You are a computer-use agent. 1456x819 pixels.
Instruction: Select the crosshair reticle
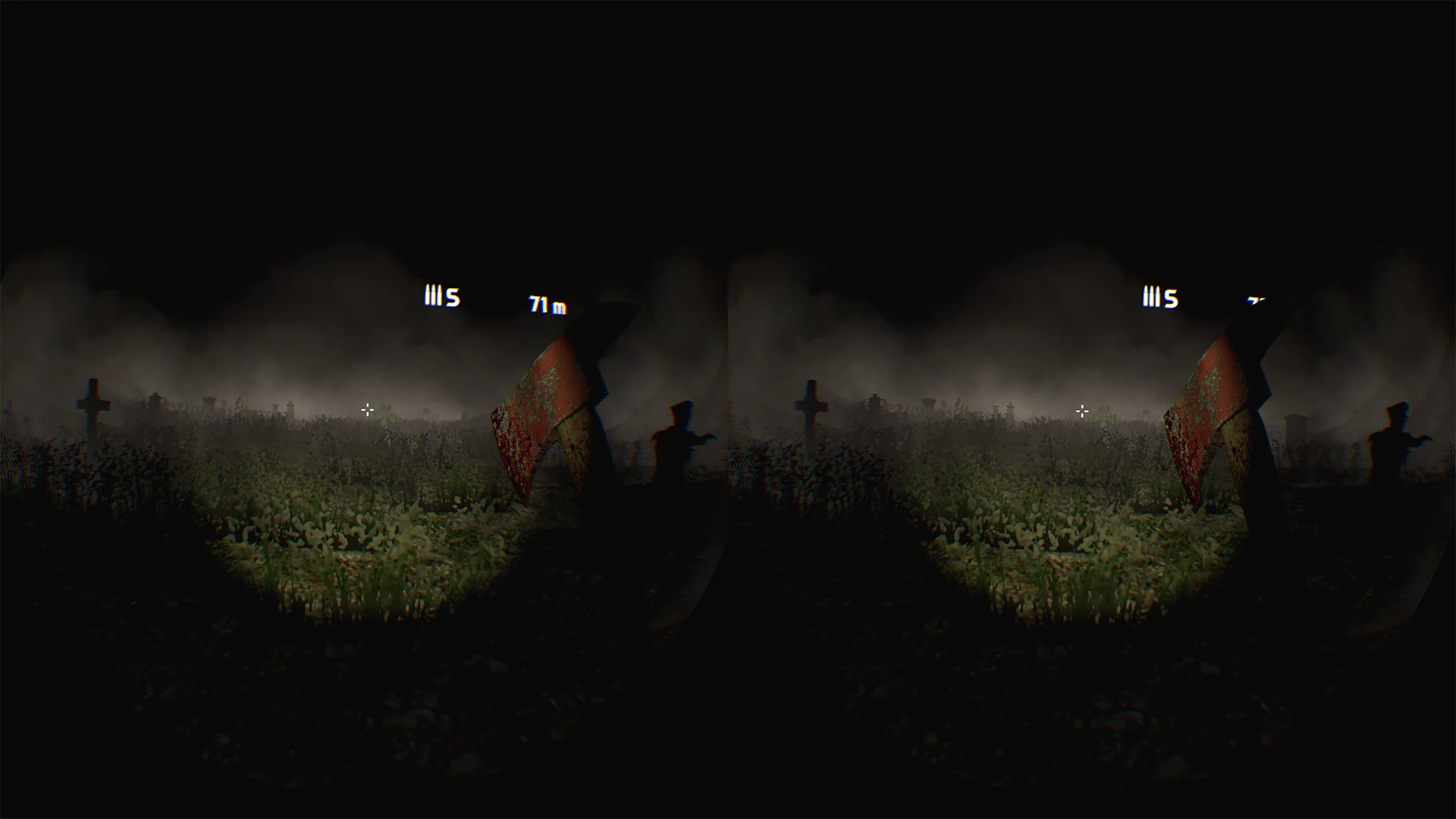tap(368, 410)
